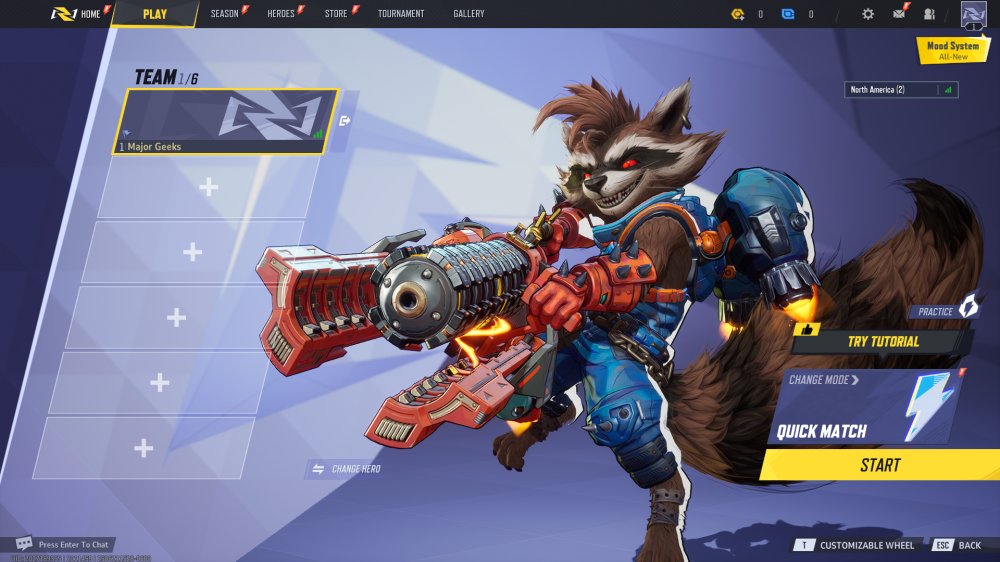Open the North America server dropdown
Image resolution: width=1000 pixels, height=562 pixels.
point(900,90)
